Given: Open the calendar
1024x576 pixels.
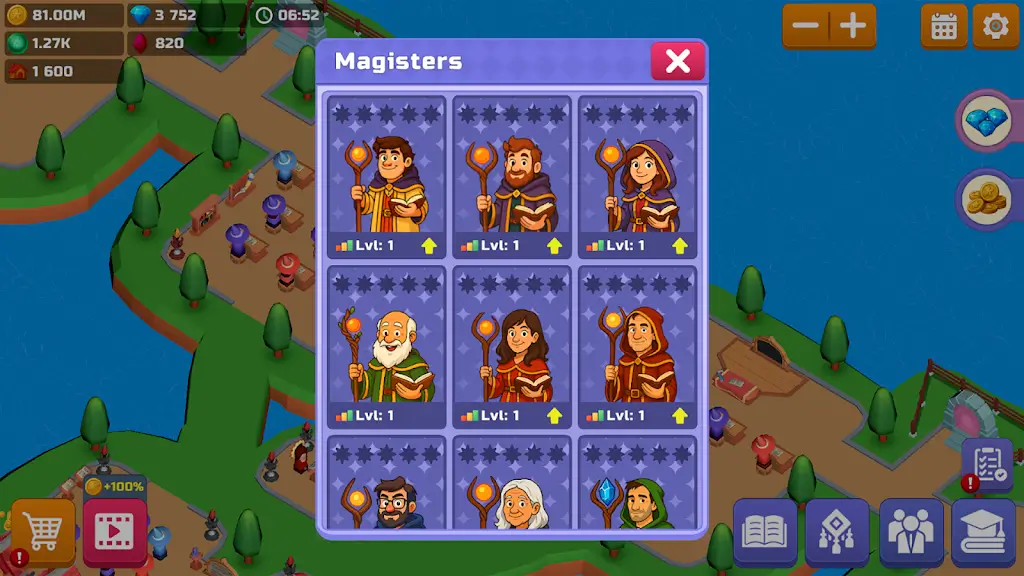Looking at the screenshot, I should pos(944,27).
